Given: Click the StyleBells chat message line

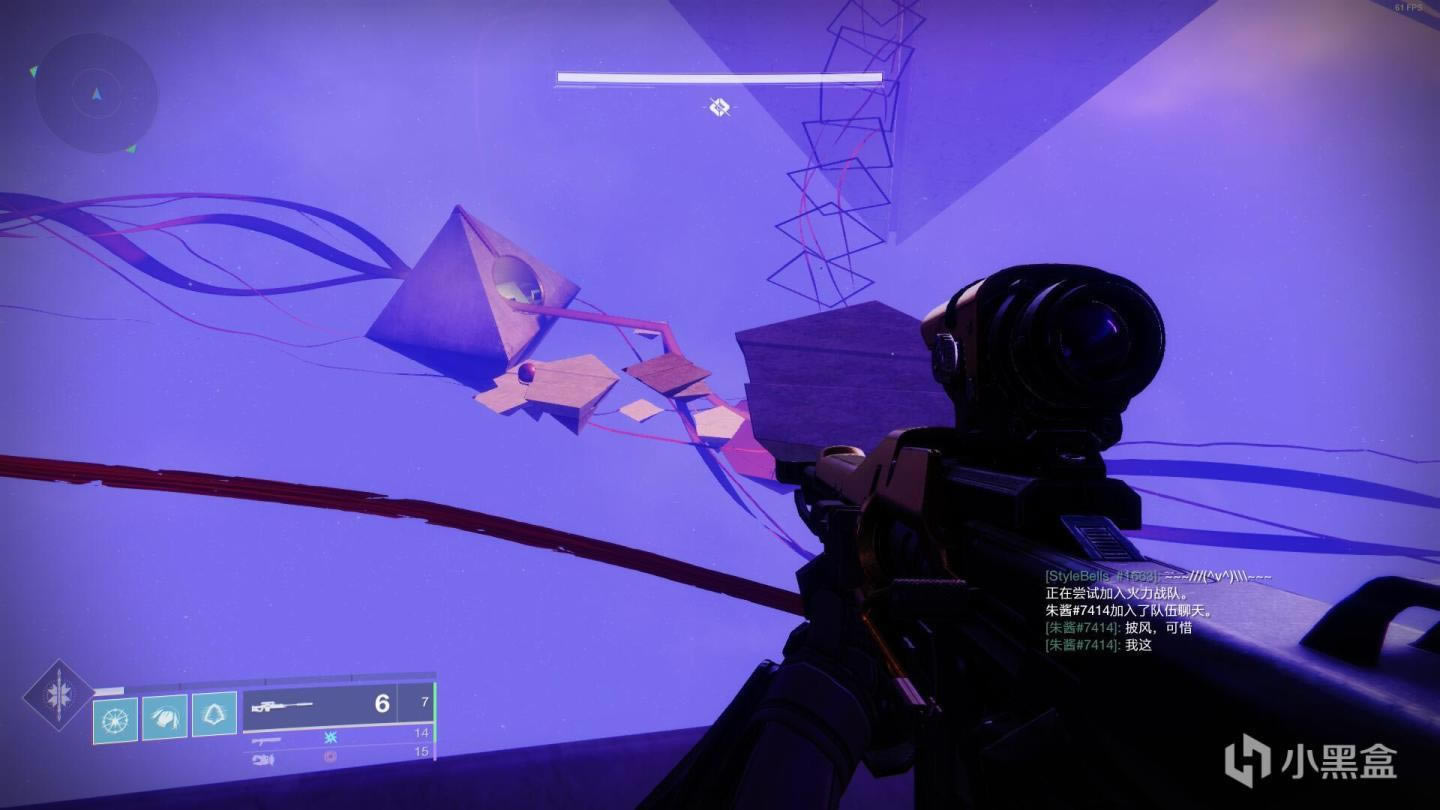Looking at the screenshot, I should point(1158,577).
